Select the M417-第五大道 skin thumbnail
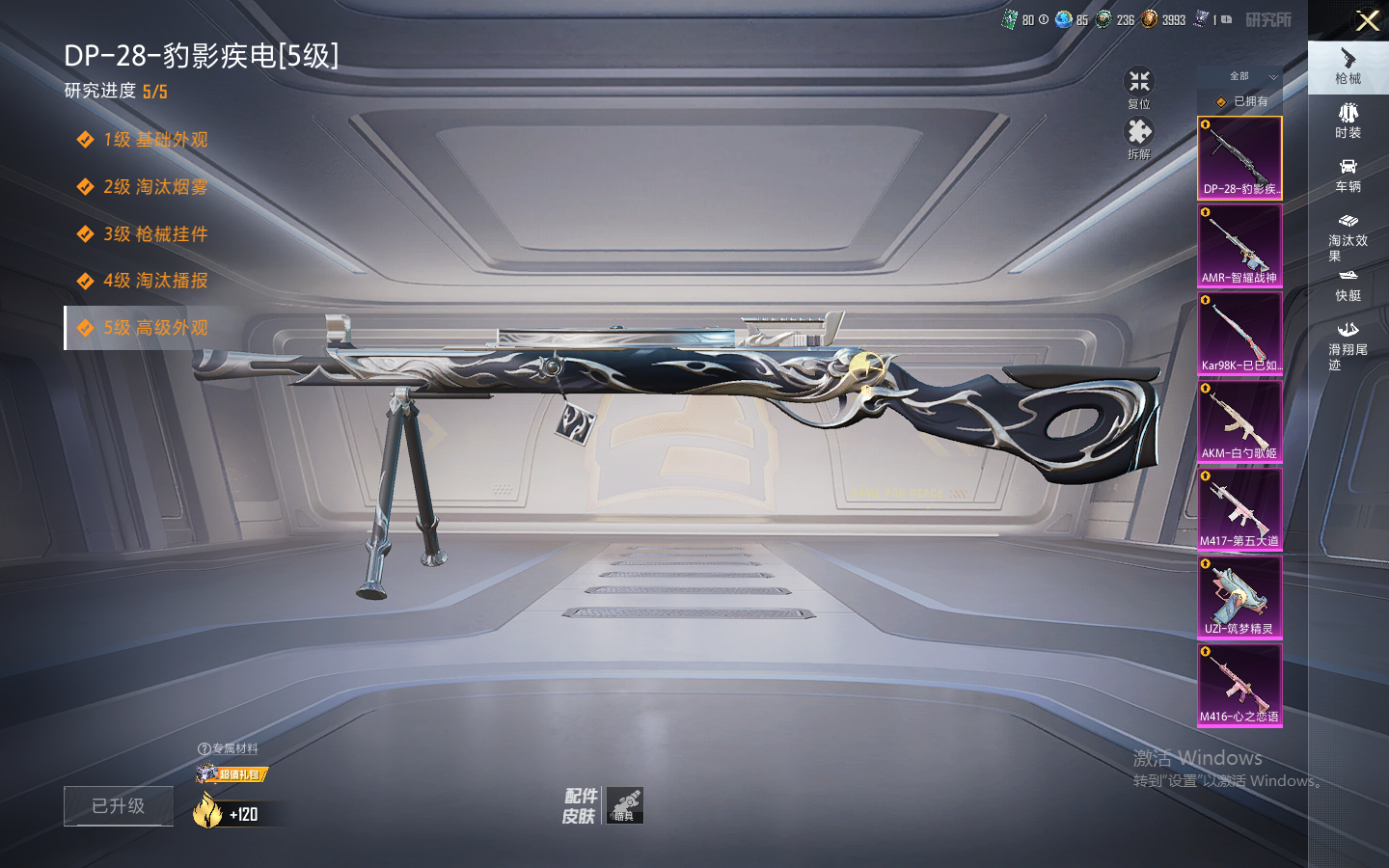1389x868 pixels. pos(1239,509)
